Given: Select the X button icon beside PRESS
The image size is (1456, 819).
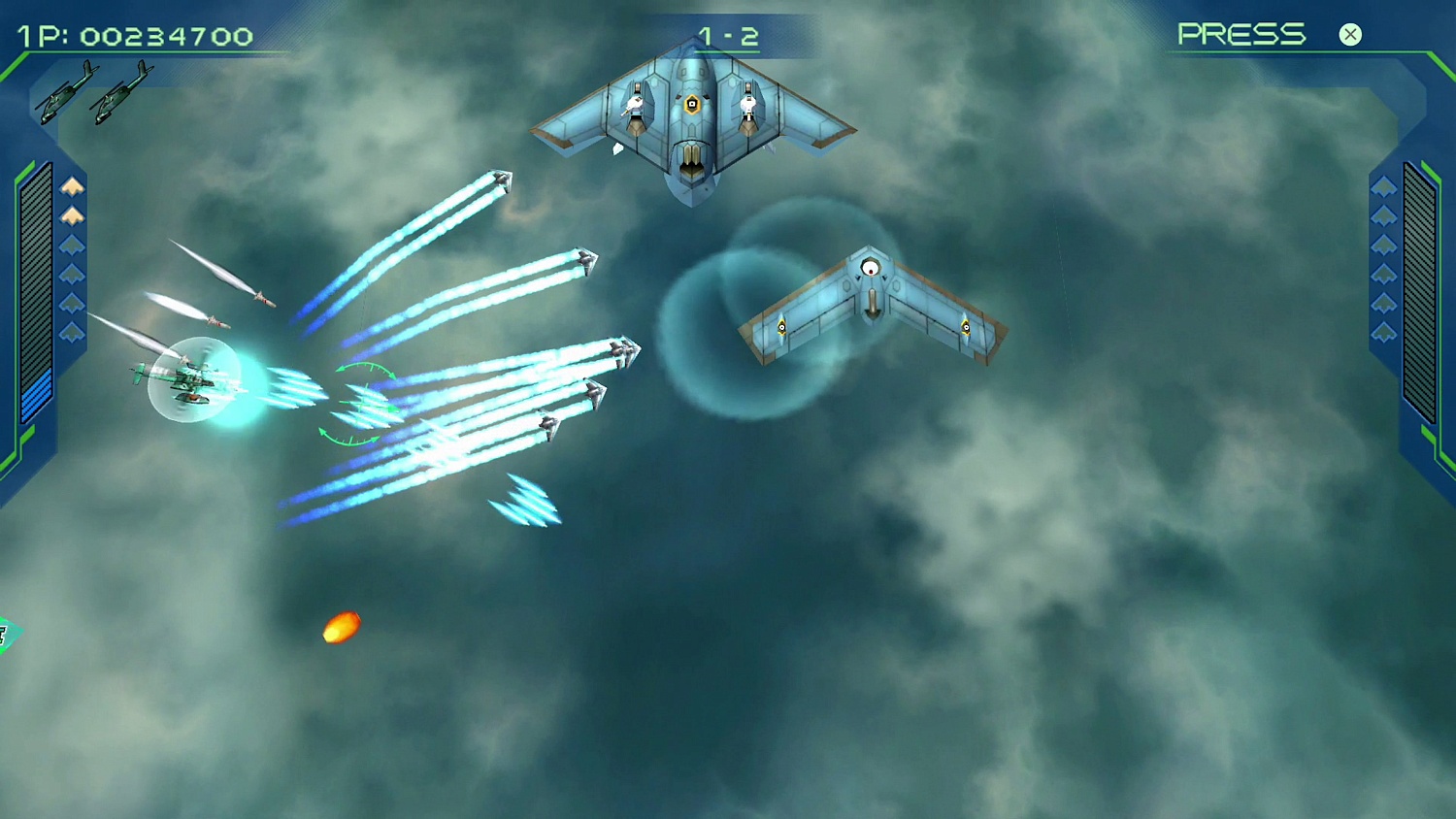Looking at the screenshot, I should tap(1350, 35).
